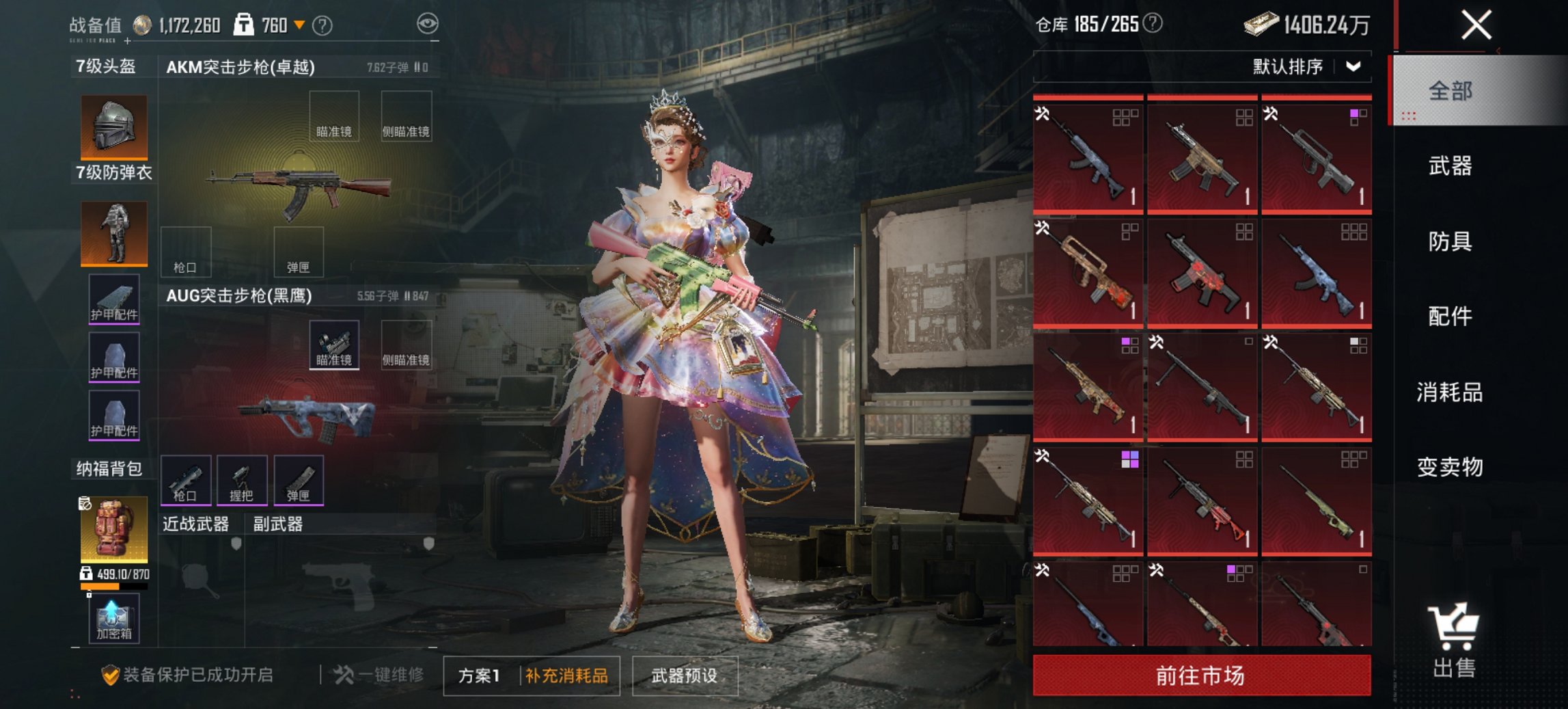Open the 防具 armor category
This screenshot has height=709, width=1568.
[1450, 241]
